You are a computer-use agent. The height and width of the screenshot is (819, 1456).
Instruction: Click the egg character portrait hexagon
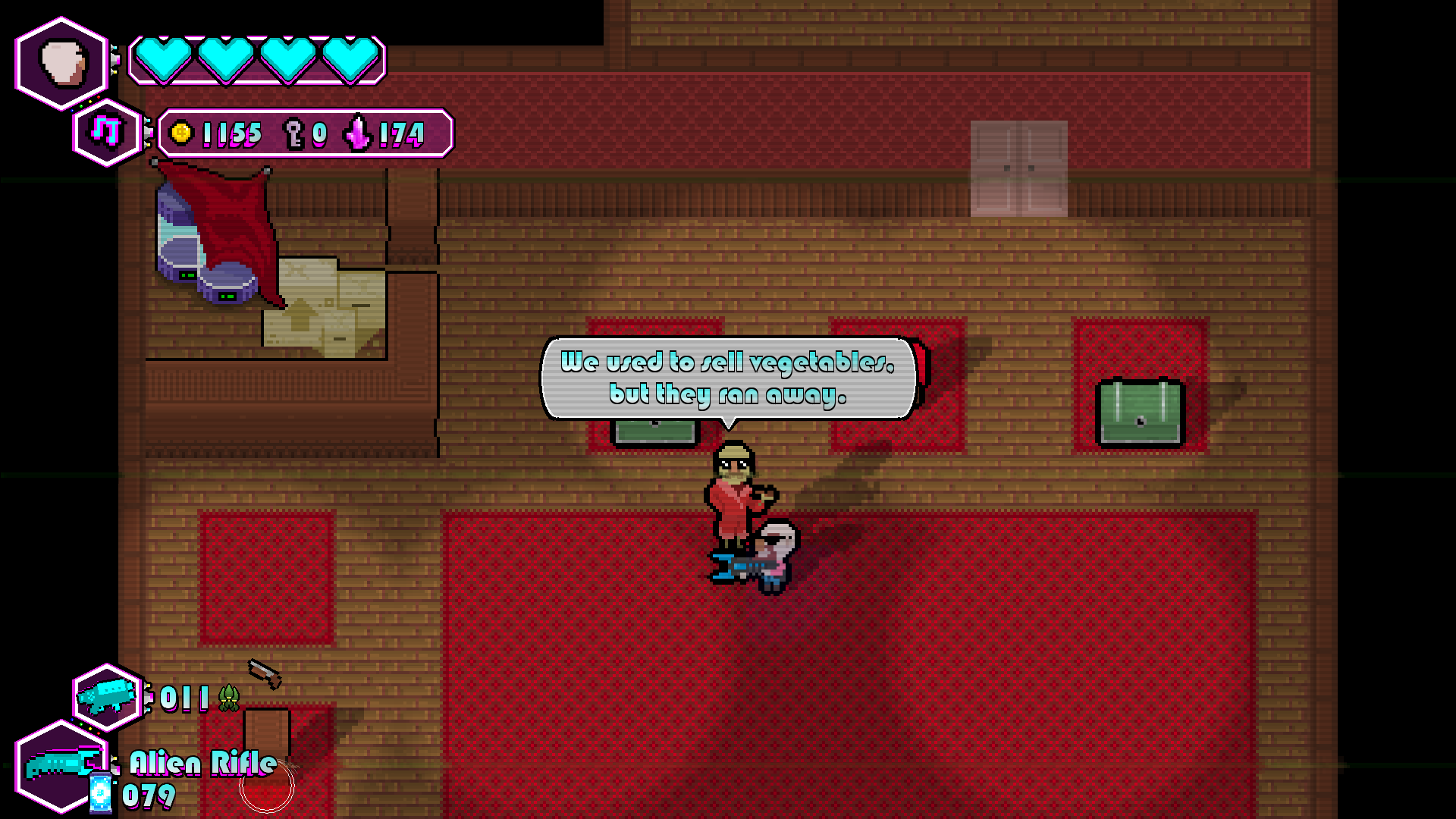tap(61, 61)
